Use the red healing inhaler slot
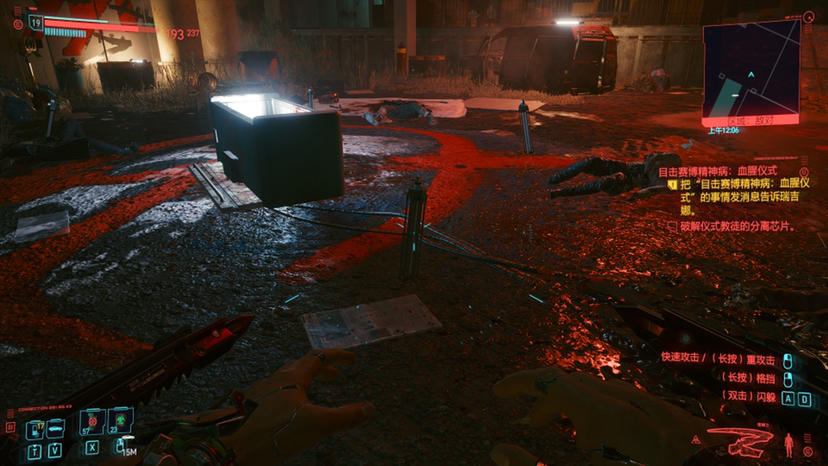 pos(92,422)
